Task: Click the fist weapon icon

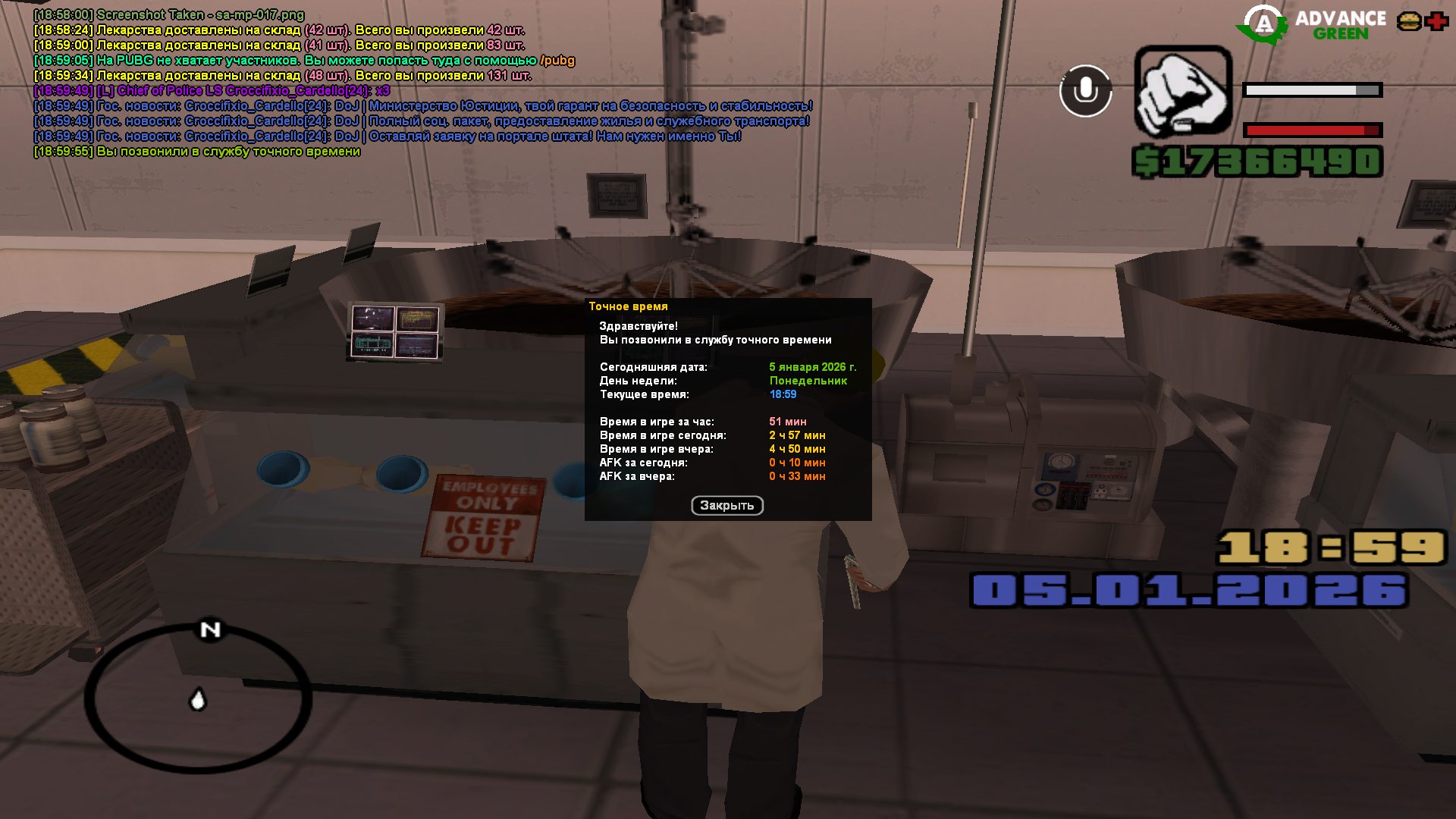Action: pos(1183,91)
